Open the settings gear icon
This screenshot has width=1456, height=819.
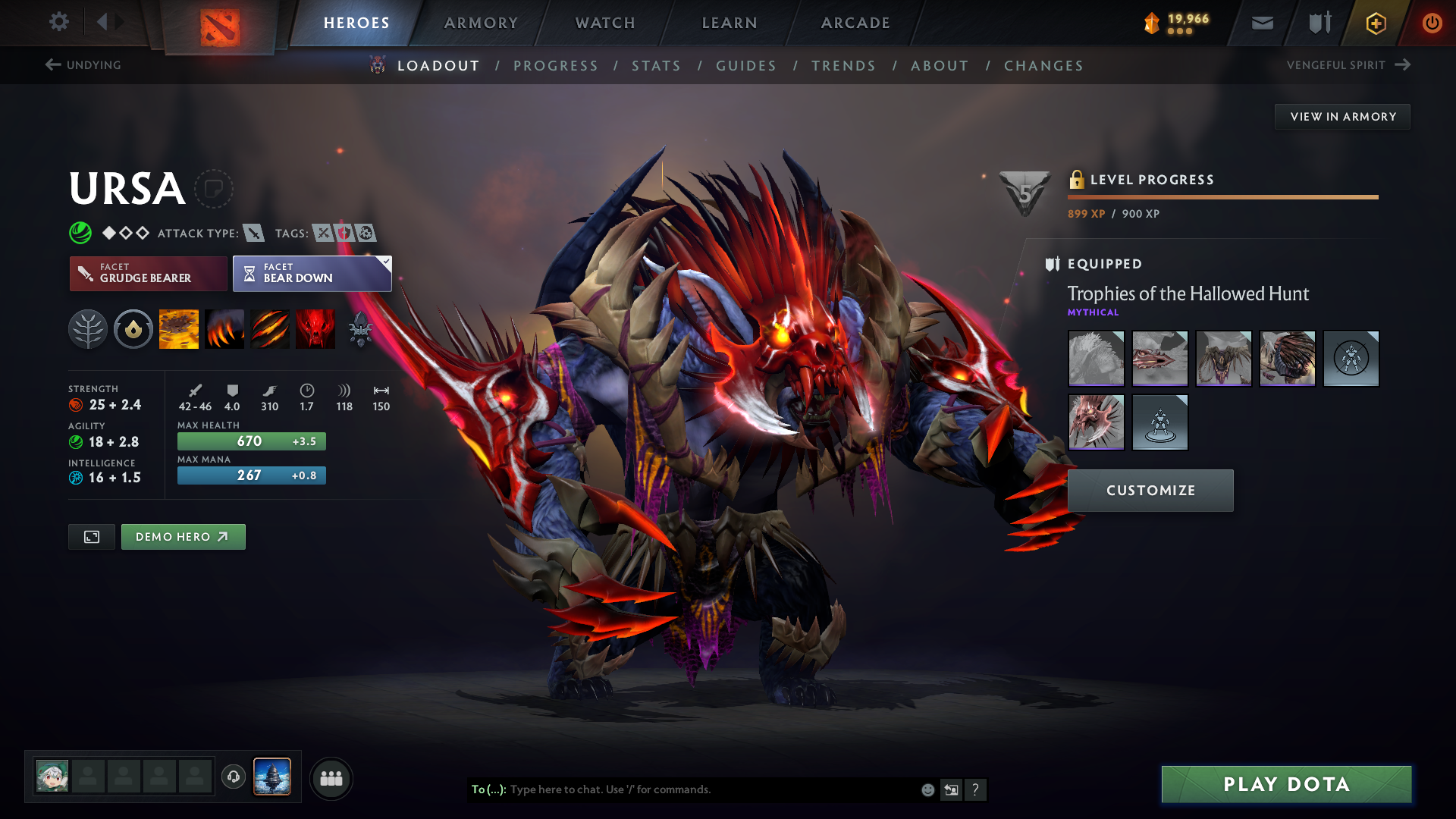59,23
